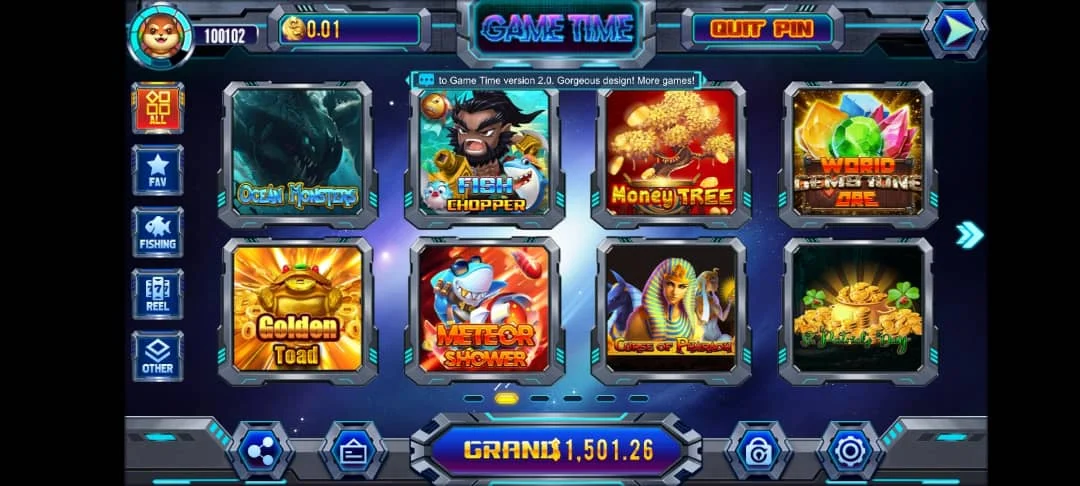Start the Meteor Shower game

point(485,310)
